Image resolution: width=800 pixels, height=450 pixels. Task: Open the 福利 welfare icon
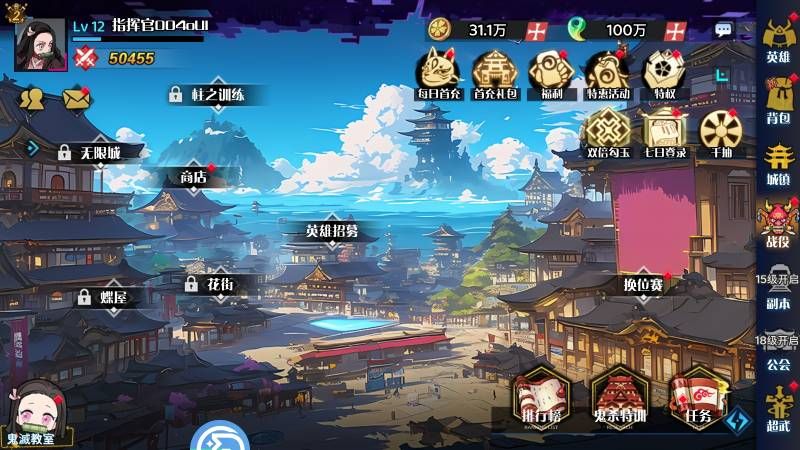point(549,74)
